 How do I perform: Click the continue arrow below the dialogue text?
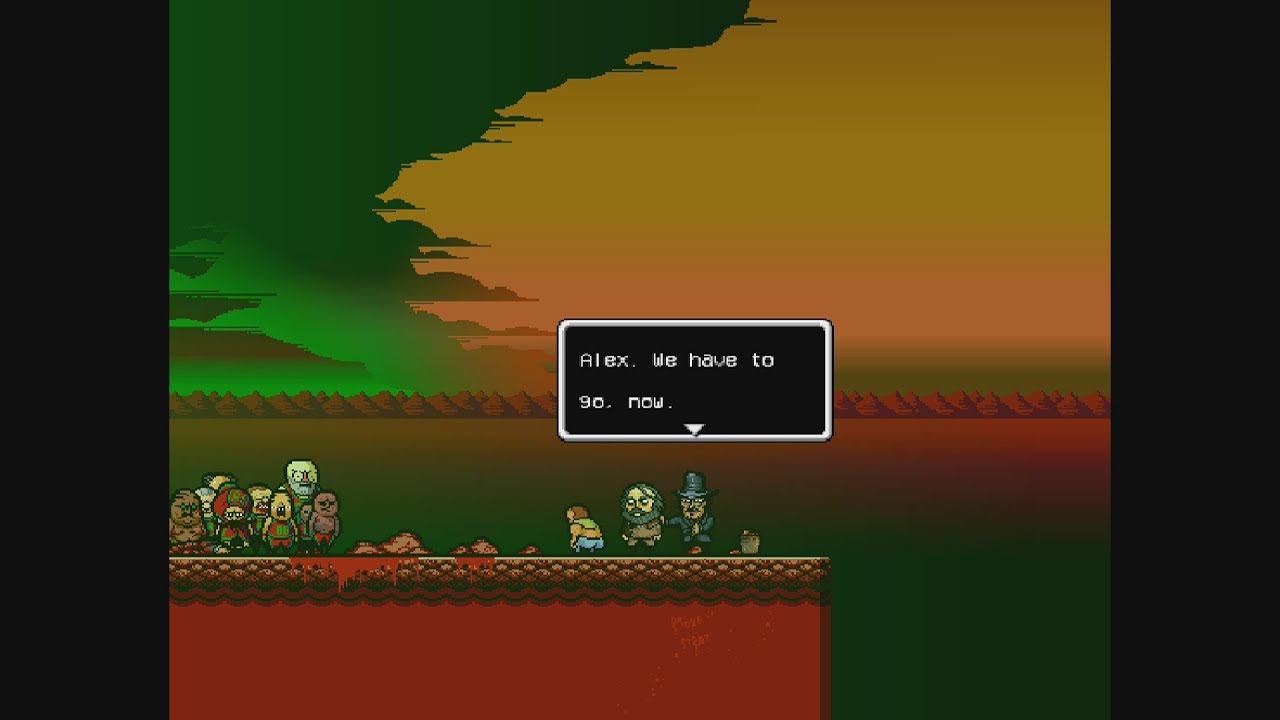point(694,428)
